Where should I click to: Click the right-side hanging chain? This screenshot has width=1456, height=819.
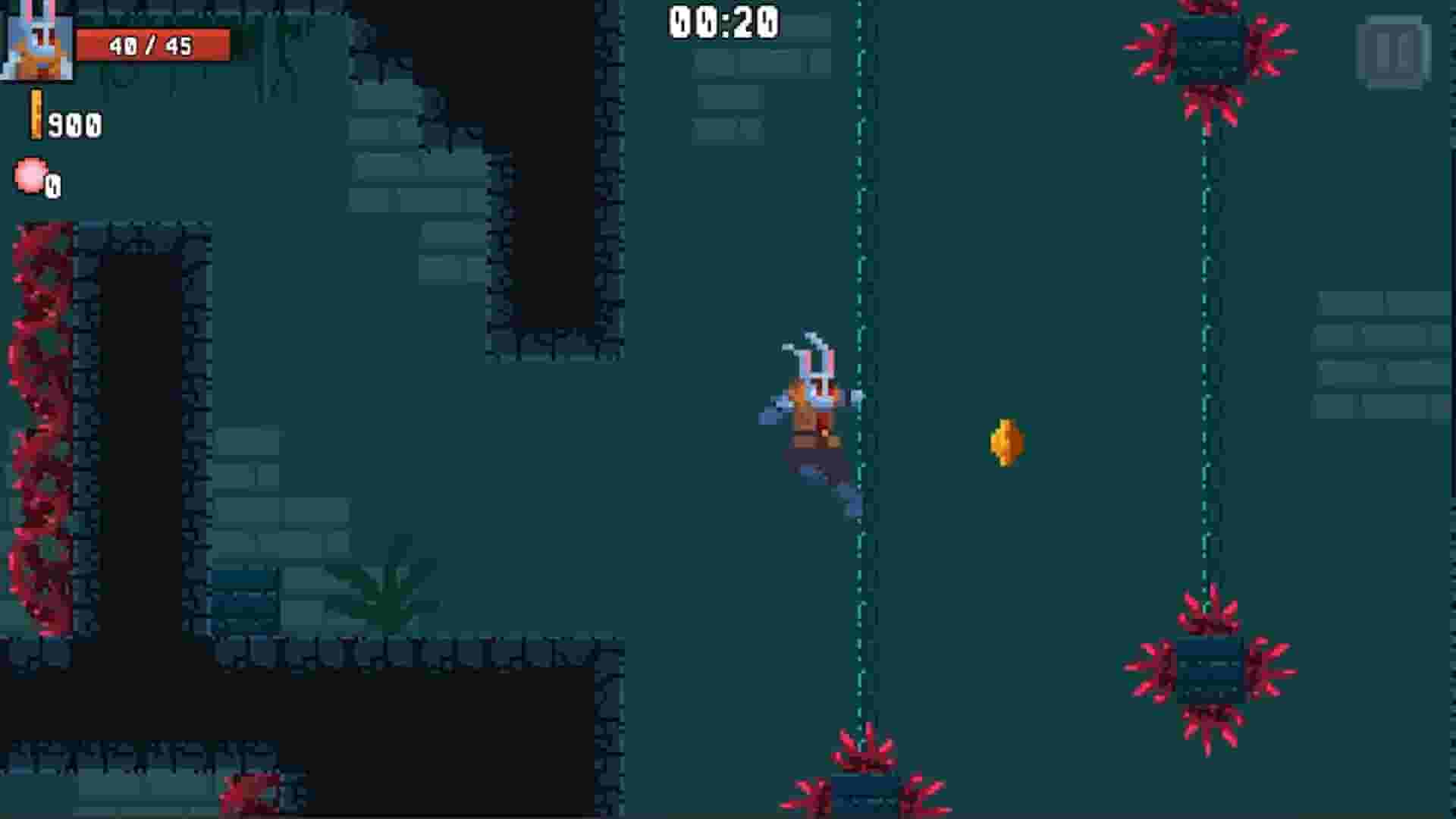coord(1204,379)
